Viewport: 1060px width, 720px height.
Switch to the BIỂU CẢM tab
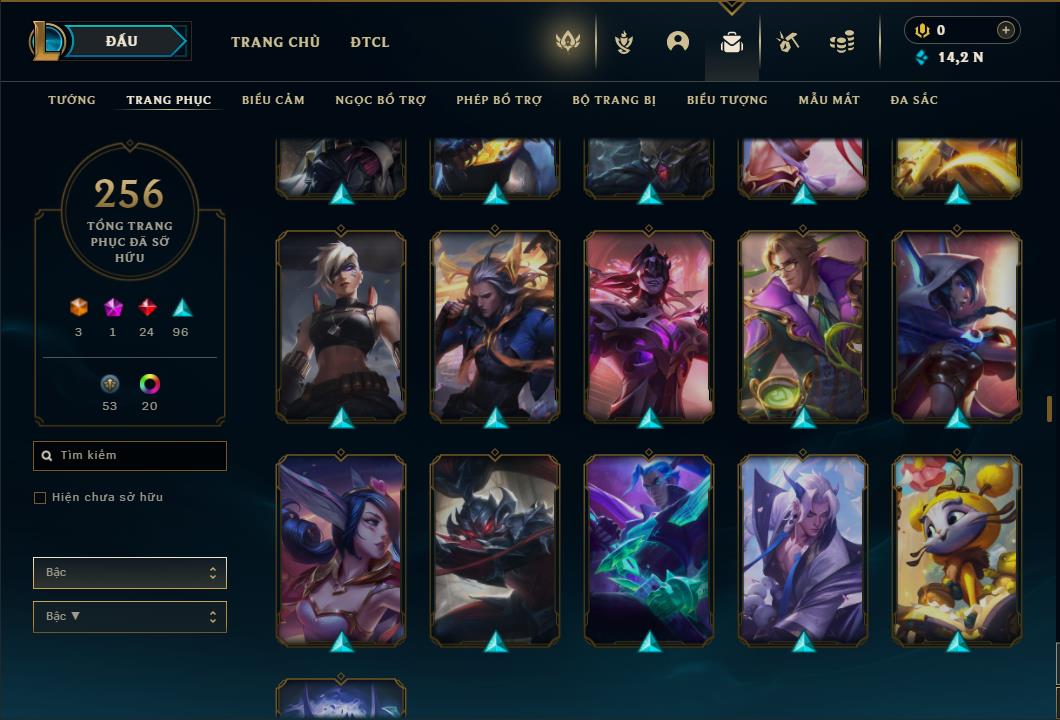[273, 100]
